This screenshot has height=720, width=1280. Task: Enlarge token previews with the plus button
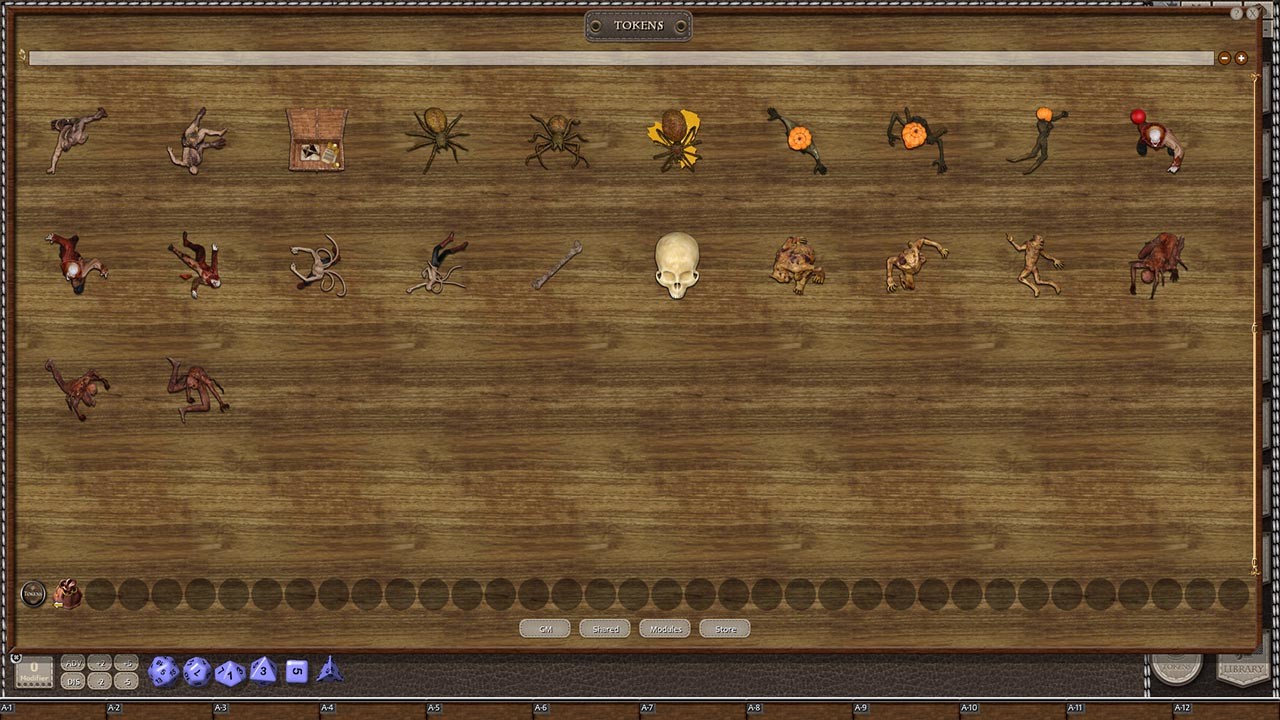[x=1240, y=58]
